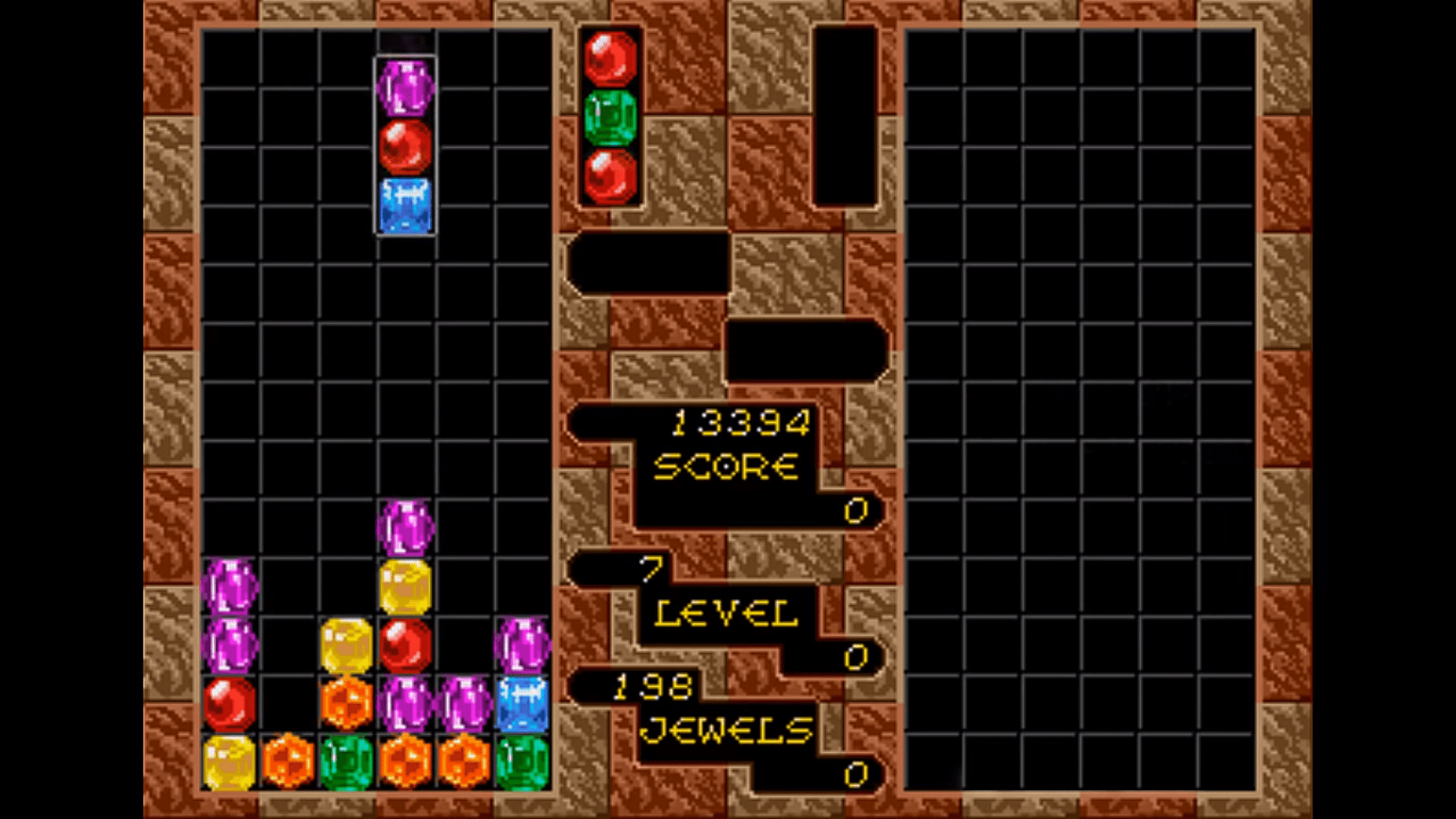The image size is (1456, 819).
Task: Select the red jewel atop the next-piece preview
Action: [x=610, y=57]
